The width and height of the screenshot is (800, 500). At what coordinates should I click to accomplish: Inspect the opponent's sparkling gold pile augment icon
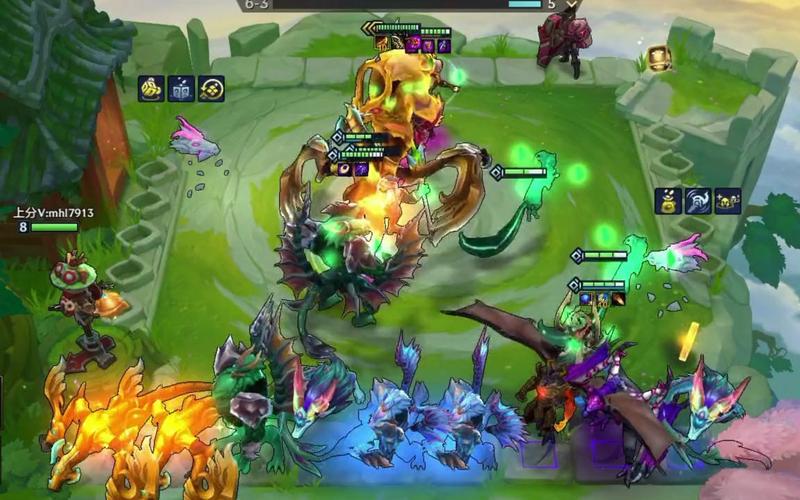pos(728,200)
